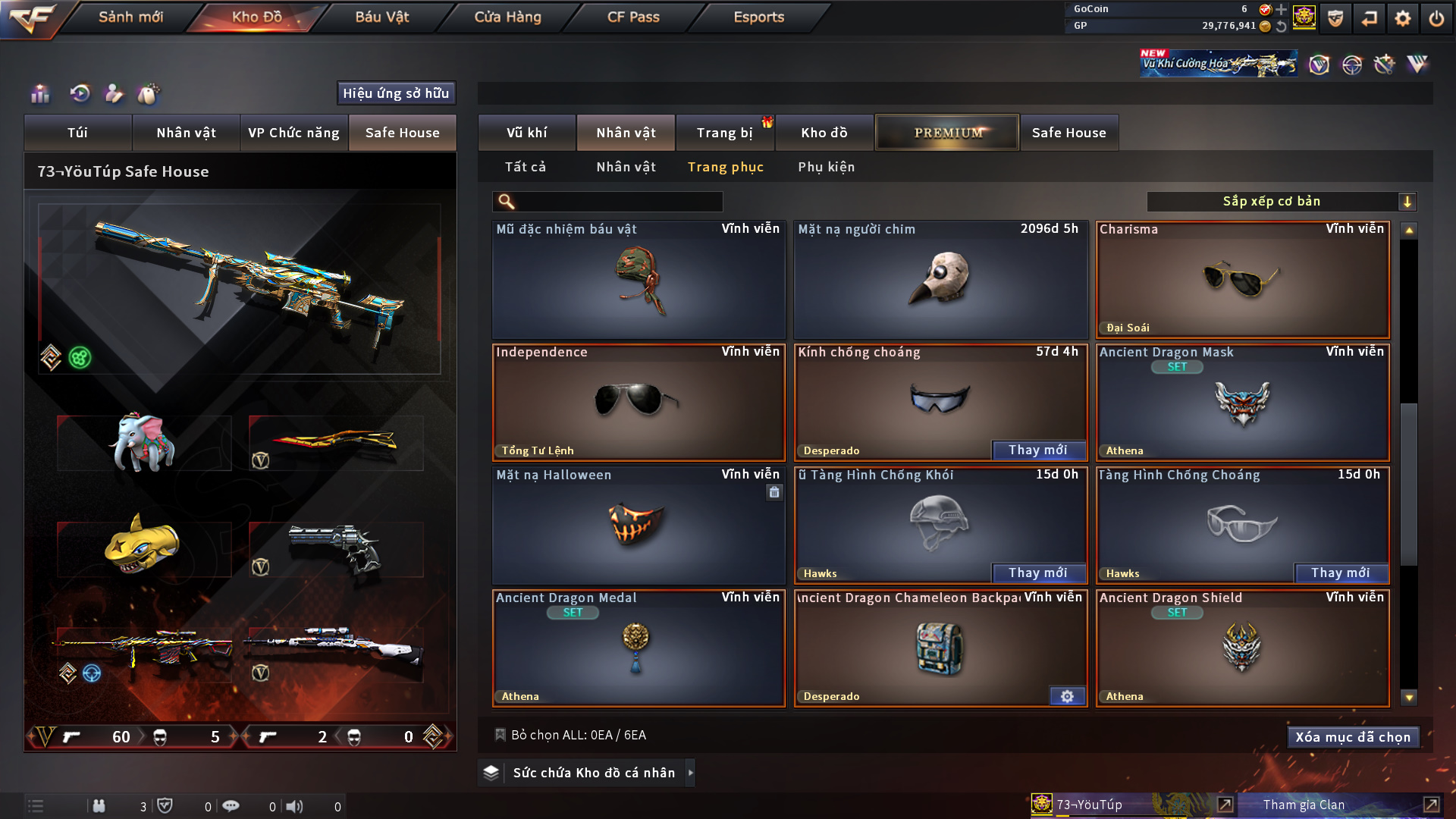The image size is (1456, 819).
Task: Open the Túi tab
Action: click(77, 133)
